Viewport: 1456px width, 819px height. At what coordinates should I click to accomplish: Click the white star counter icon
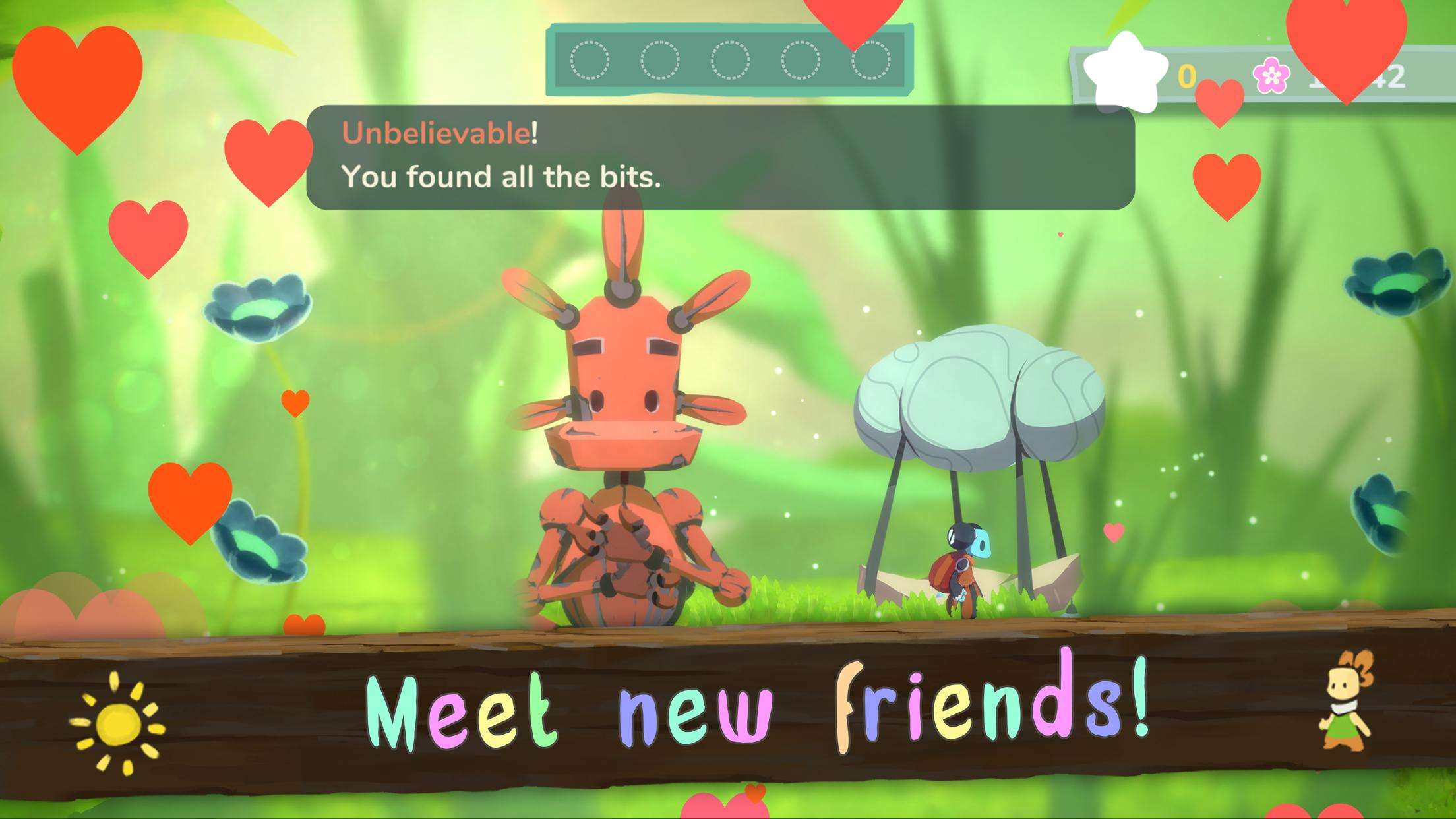click(x=1124, y=74)
